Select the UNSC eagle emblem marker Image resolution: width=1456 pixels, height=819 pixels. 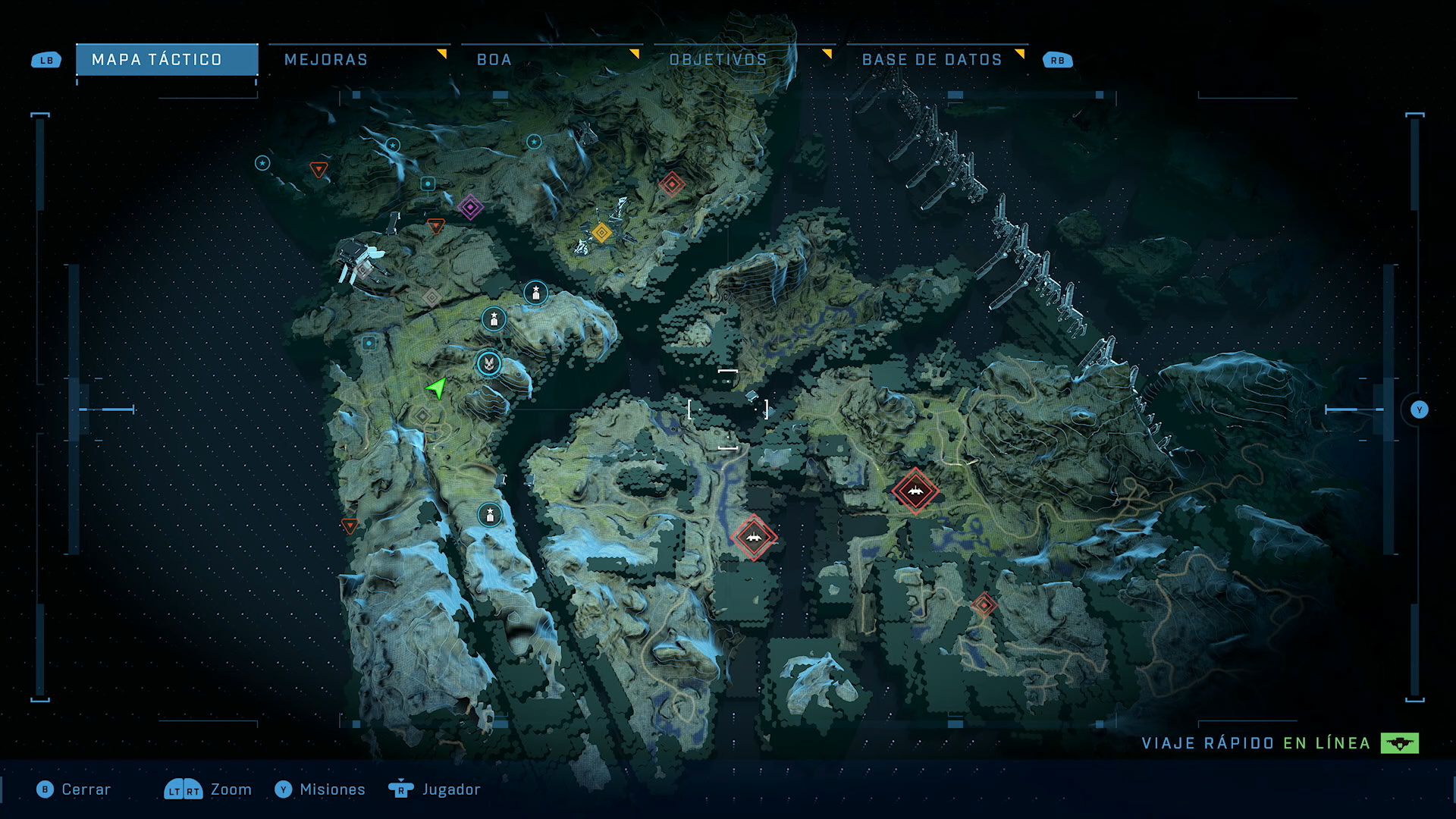pos(489,364)
